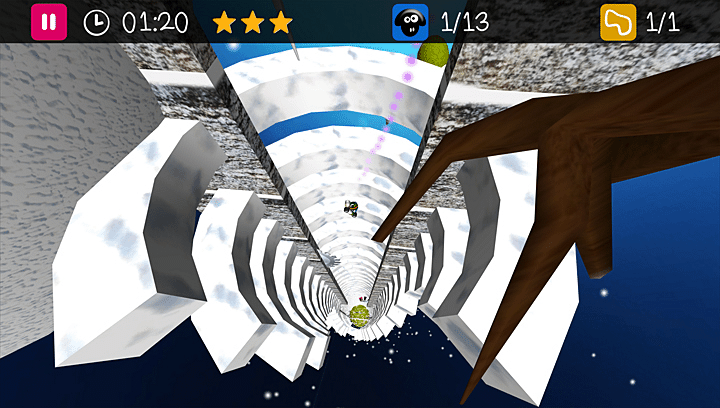The height and width of the screenshot is (408, 720).
Task: Pause the game with the pink button
Action: (x=49, y=22)
